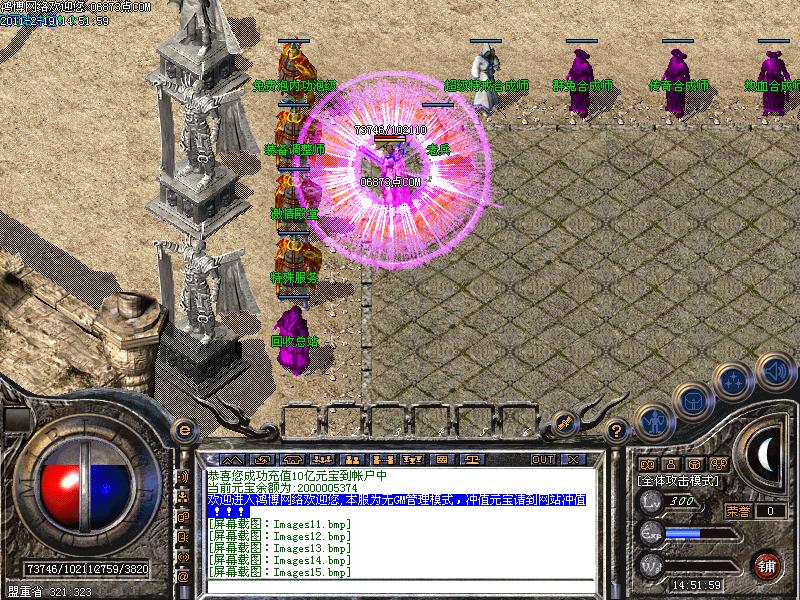Click the round 'e' button beside chat
Viewport: 800px width, 600px height.
(184, 431)
